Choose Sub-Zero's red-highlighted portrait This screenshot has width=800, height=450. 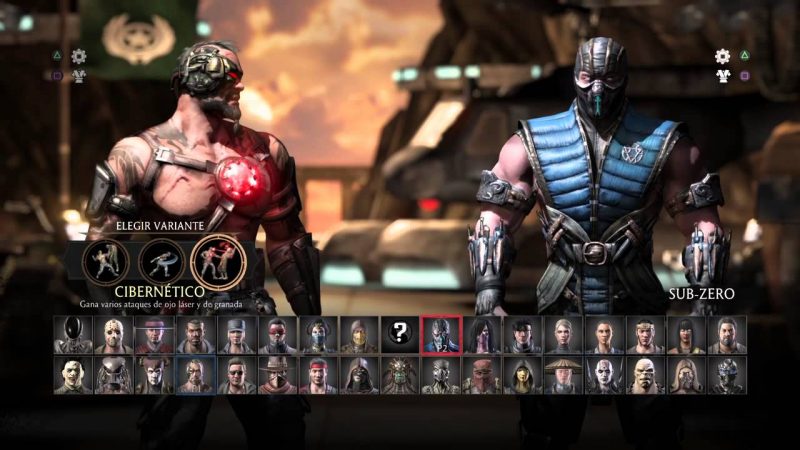pyautogui.click(x=441, y=335)
